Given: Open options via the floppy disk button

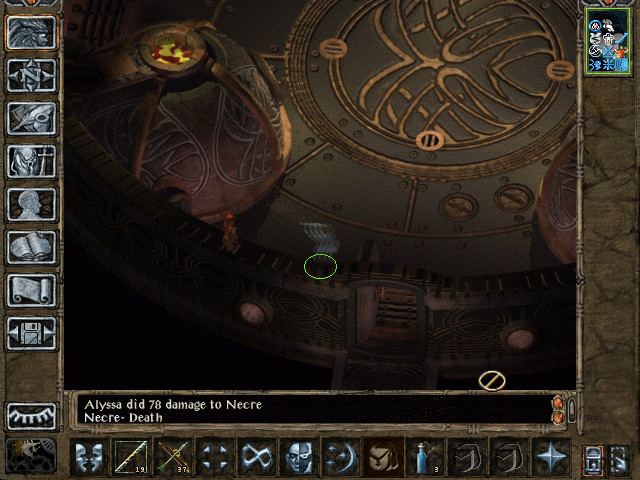Looking at the screenshot, I should click(x=32, y=333).
